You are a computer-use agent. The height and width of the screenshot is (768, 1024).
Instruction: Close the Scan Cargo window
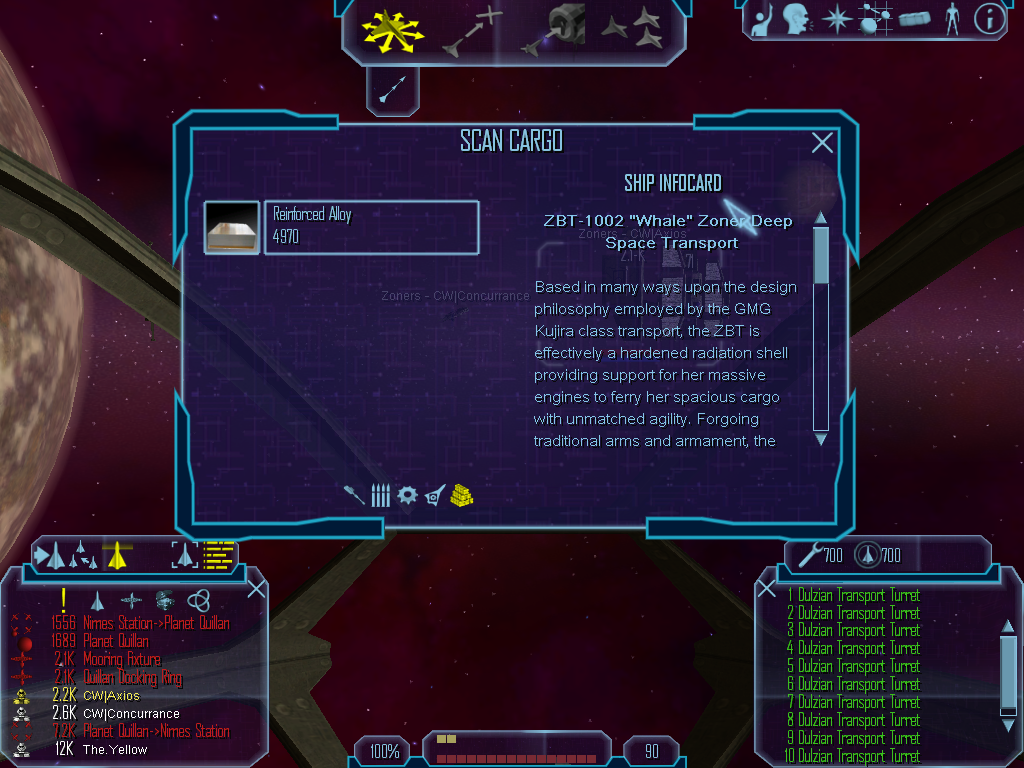pos(822,143)
